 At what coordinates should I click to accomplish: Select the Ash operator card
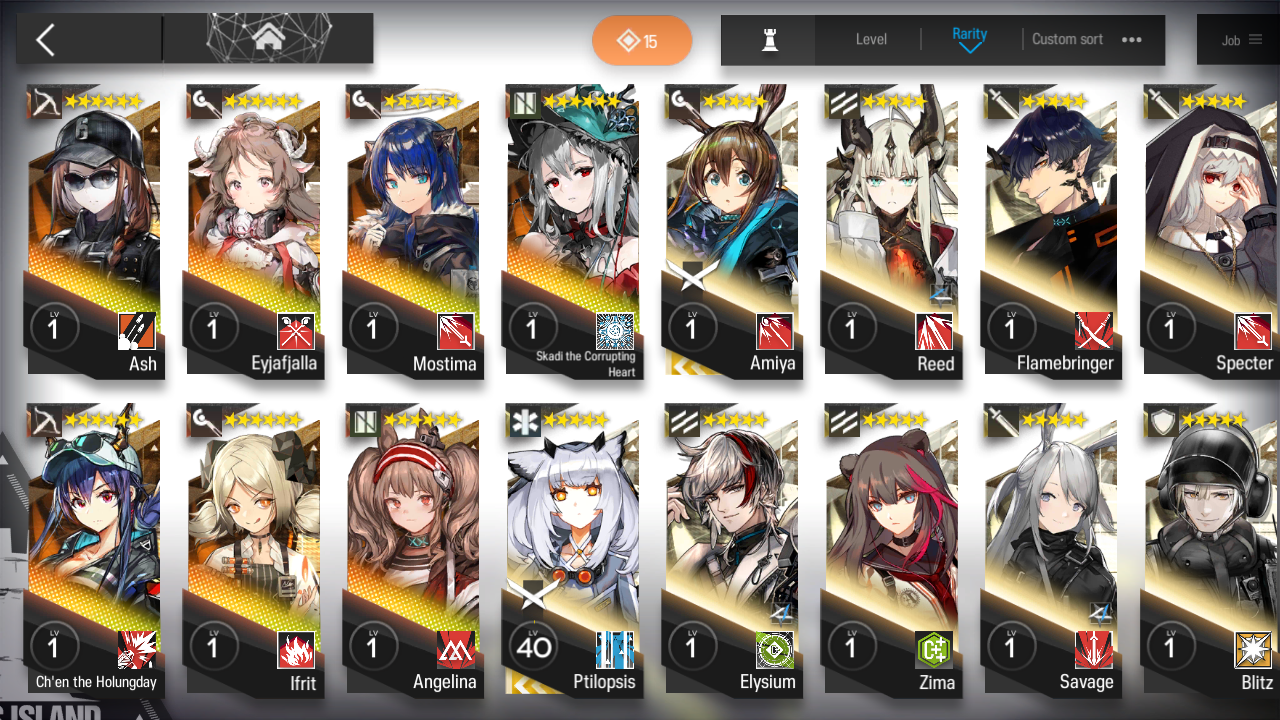coord(93,230)
